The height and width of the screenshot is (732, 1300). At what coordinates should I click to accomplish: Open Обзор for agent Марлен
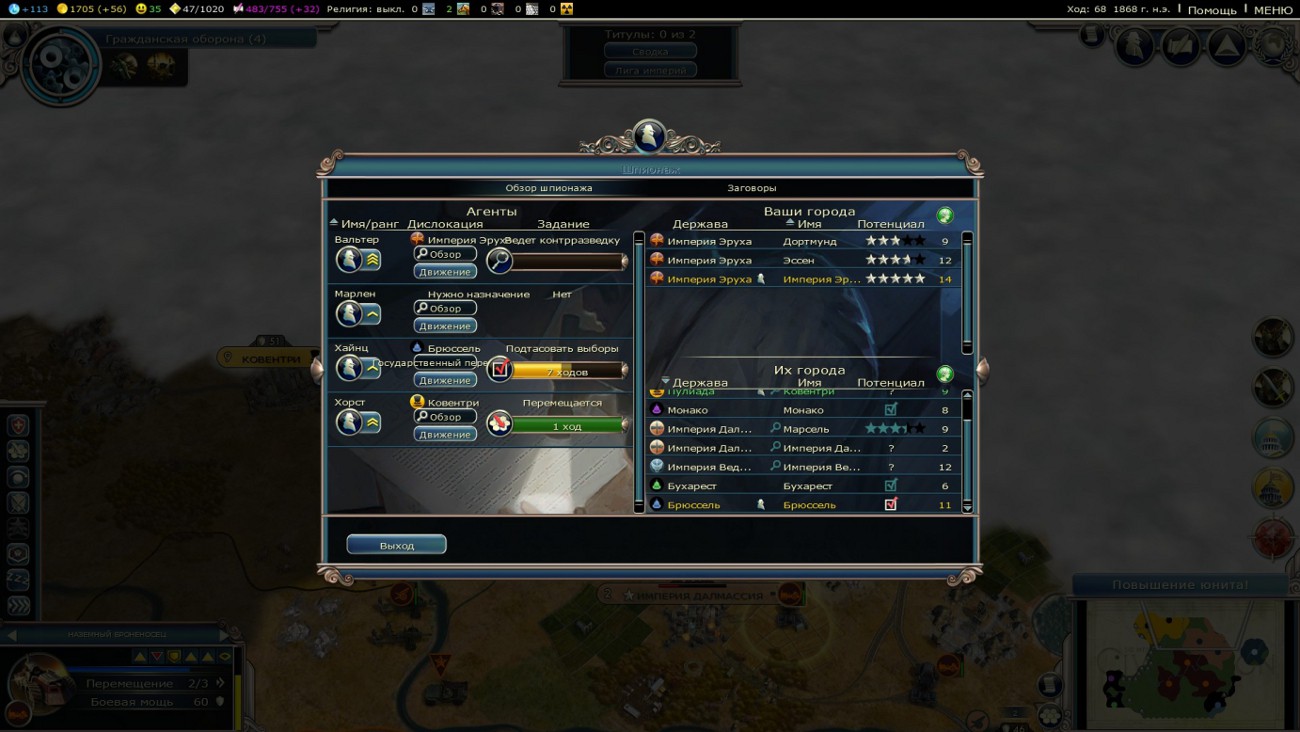tap(445, 309)
